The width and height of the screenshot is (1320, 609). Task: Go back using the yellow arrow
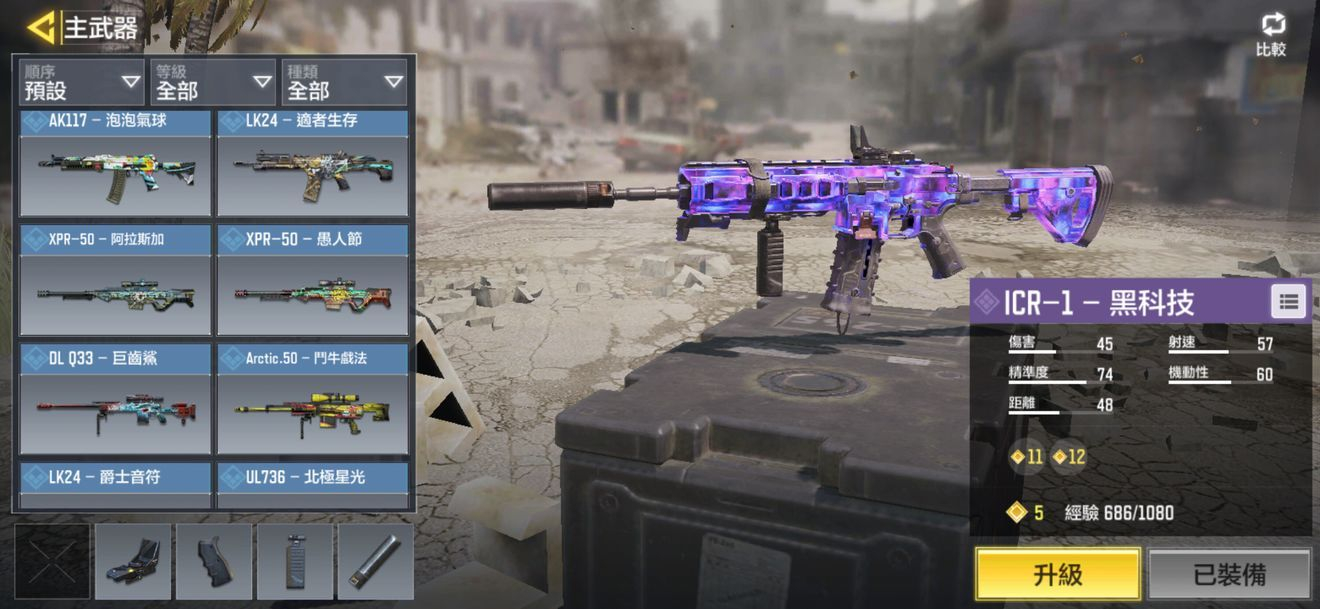click(41, 27)
